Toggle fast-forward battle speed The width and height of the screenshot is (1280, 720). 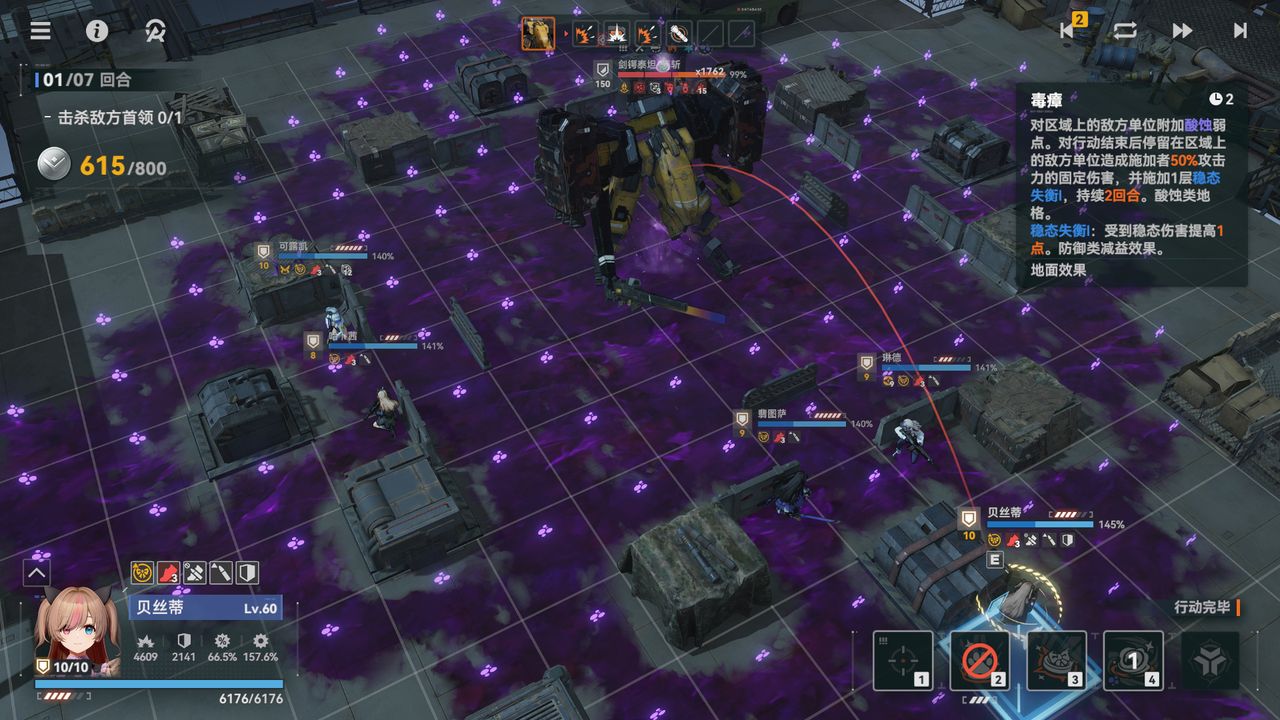1183,30
